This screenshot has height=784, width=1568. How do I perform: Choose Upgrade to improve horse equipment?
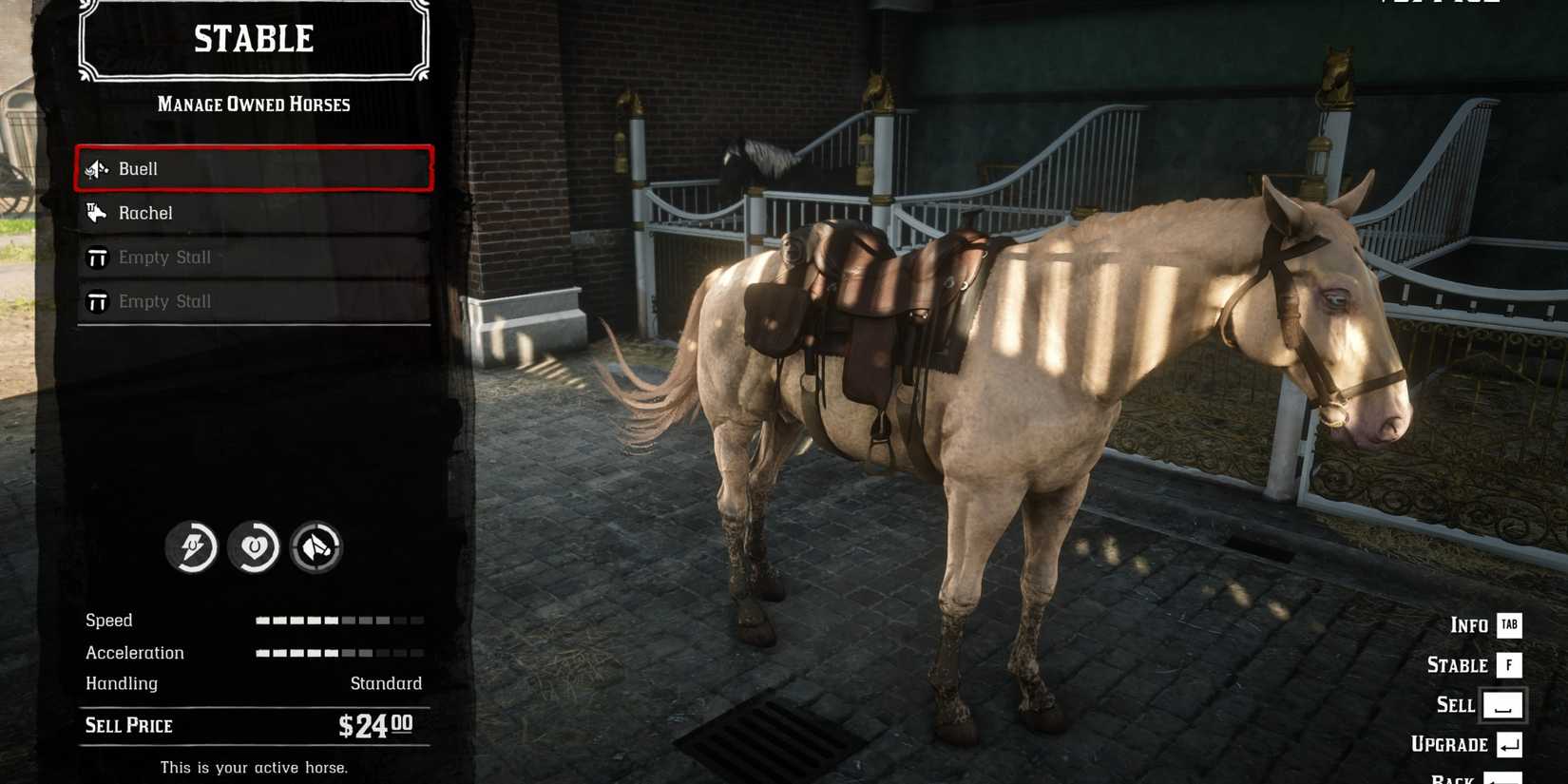(x=1447, y=745)
